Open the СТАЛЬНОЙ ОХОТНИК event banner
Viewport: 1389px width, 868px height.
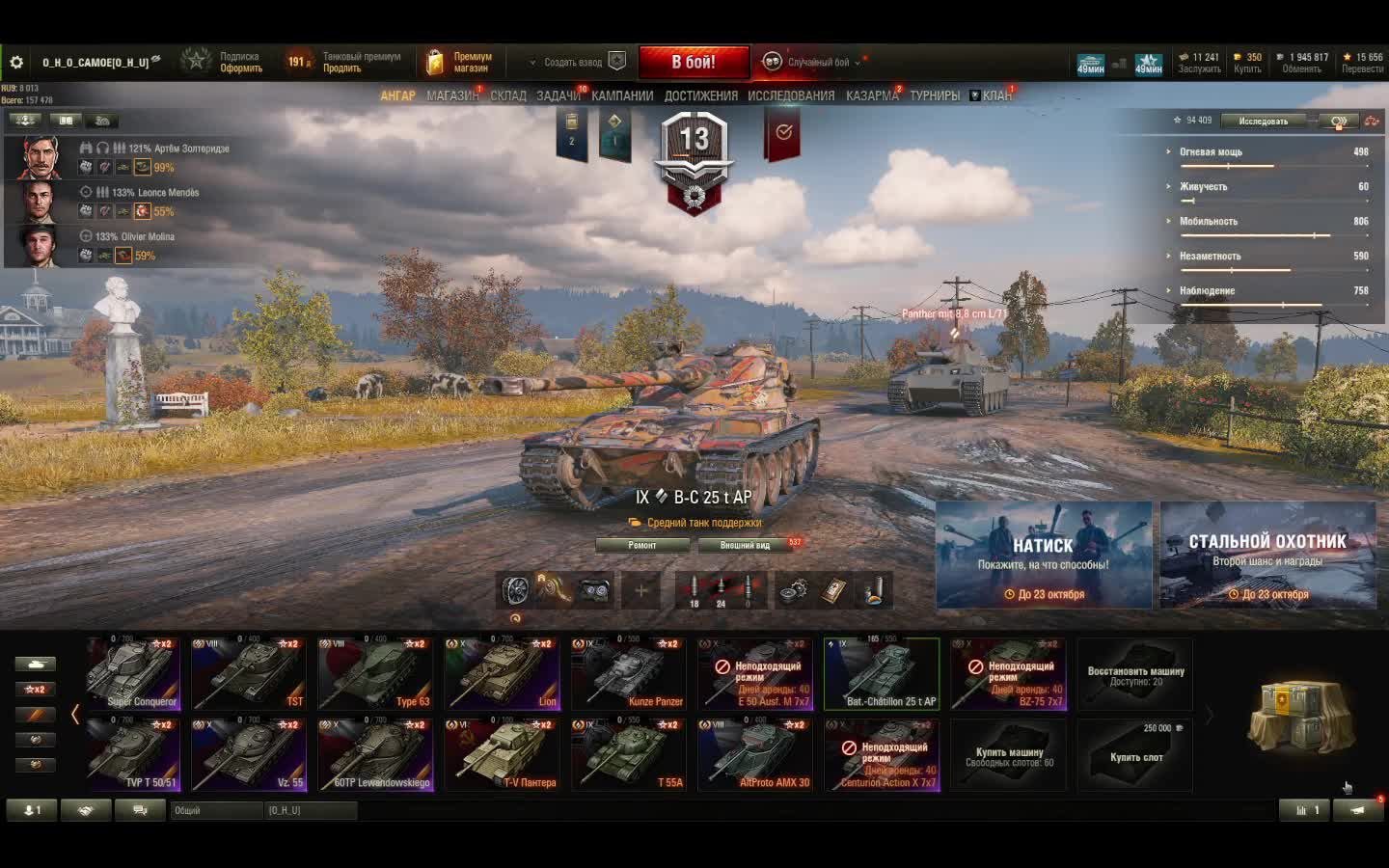(x=1267, y=555)
